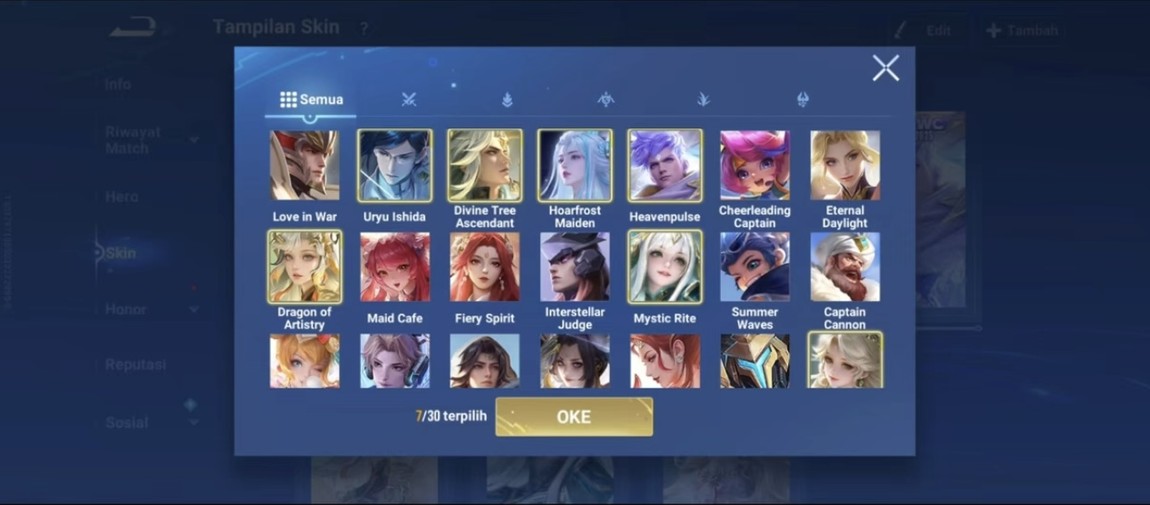Pick the Hoarfrost Maiden skin

coord(575,166)
